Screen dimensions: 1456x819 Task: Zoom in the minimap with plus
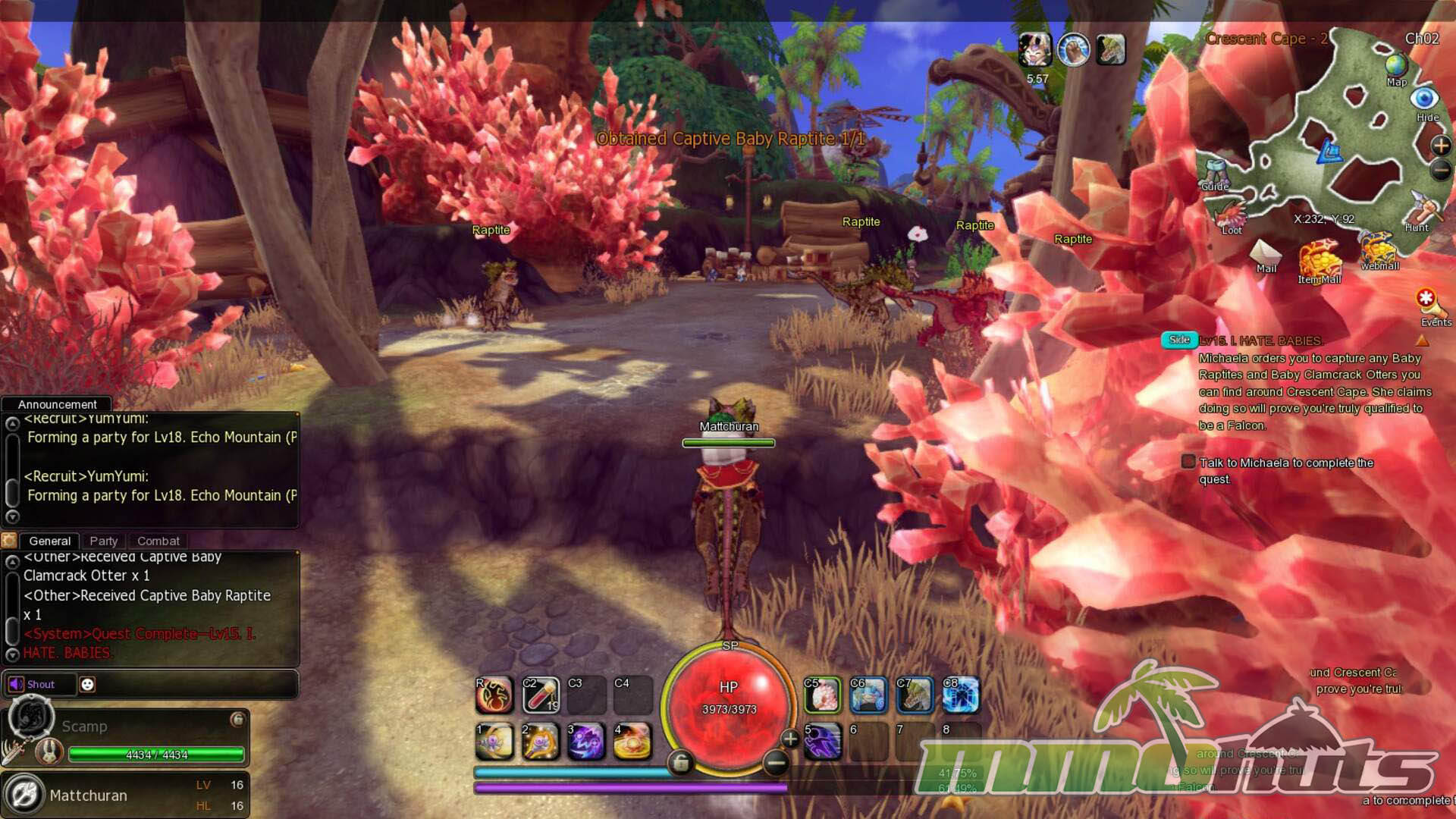click(1440, 146)
